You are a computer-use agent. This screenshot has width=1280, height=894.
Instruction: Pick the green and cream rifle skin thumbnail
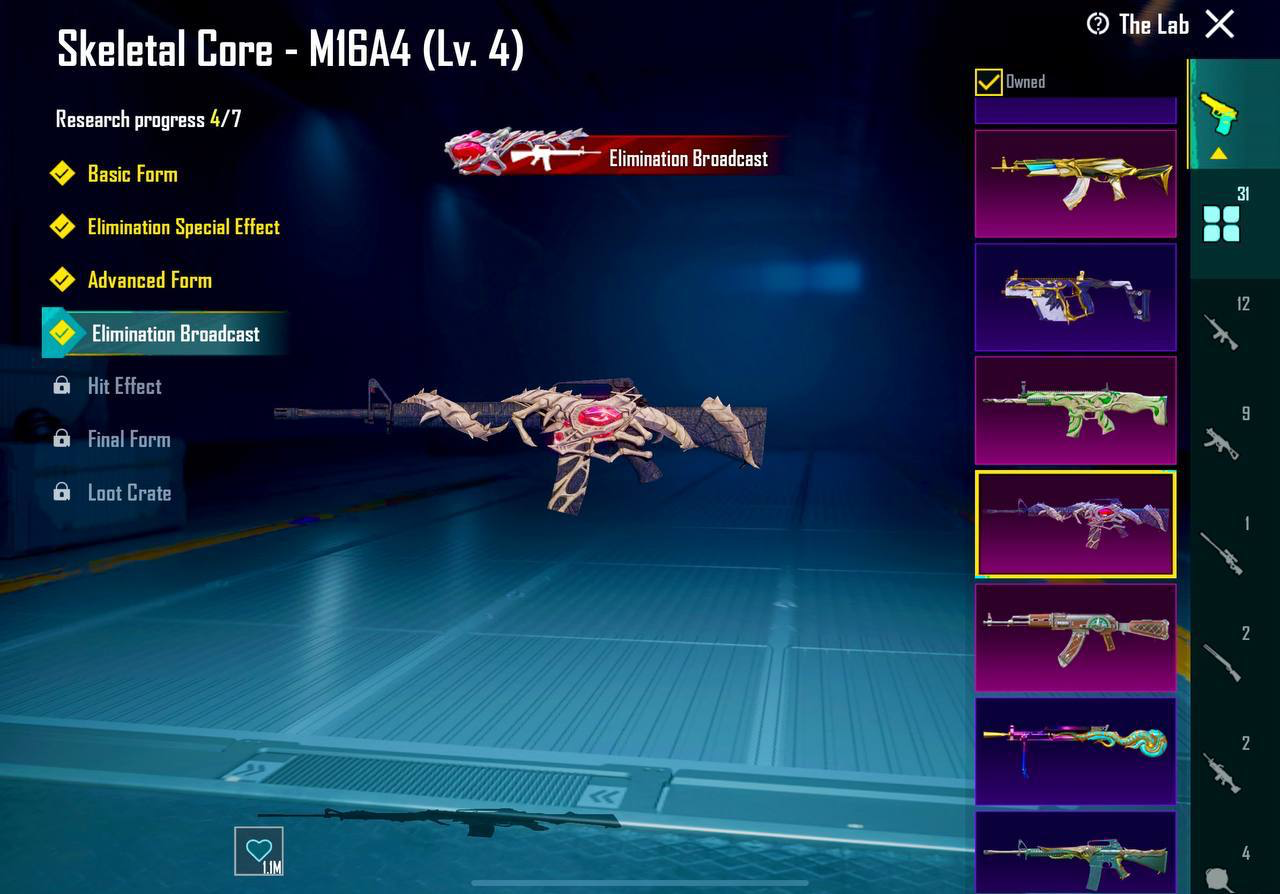pyautogui.click(x=1075, y=410)
